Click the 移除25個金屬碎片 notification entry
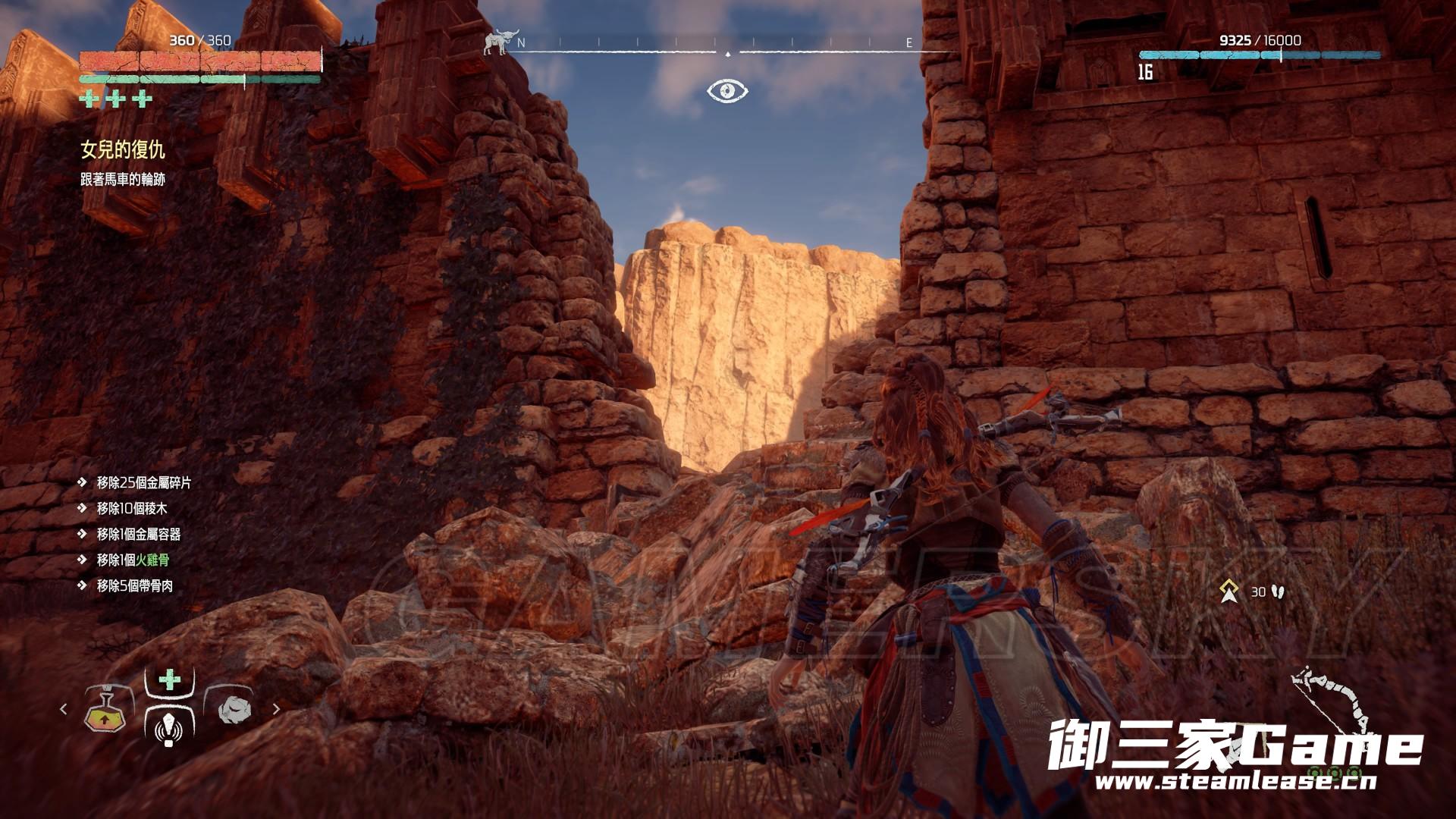 point(144,483)
